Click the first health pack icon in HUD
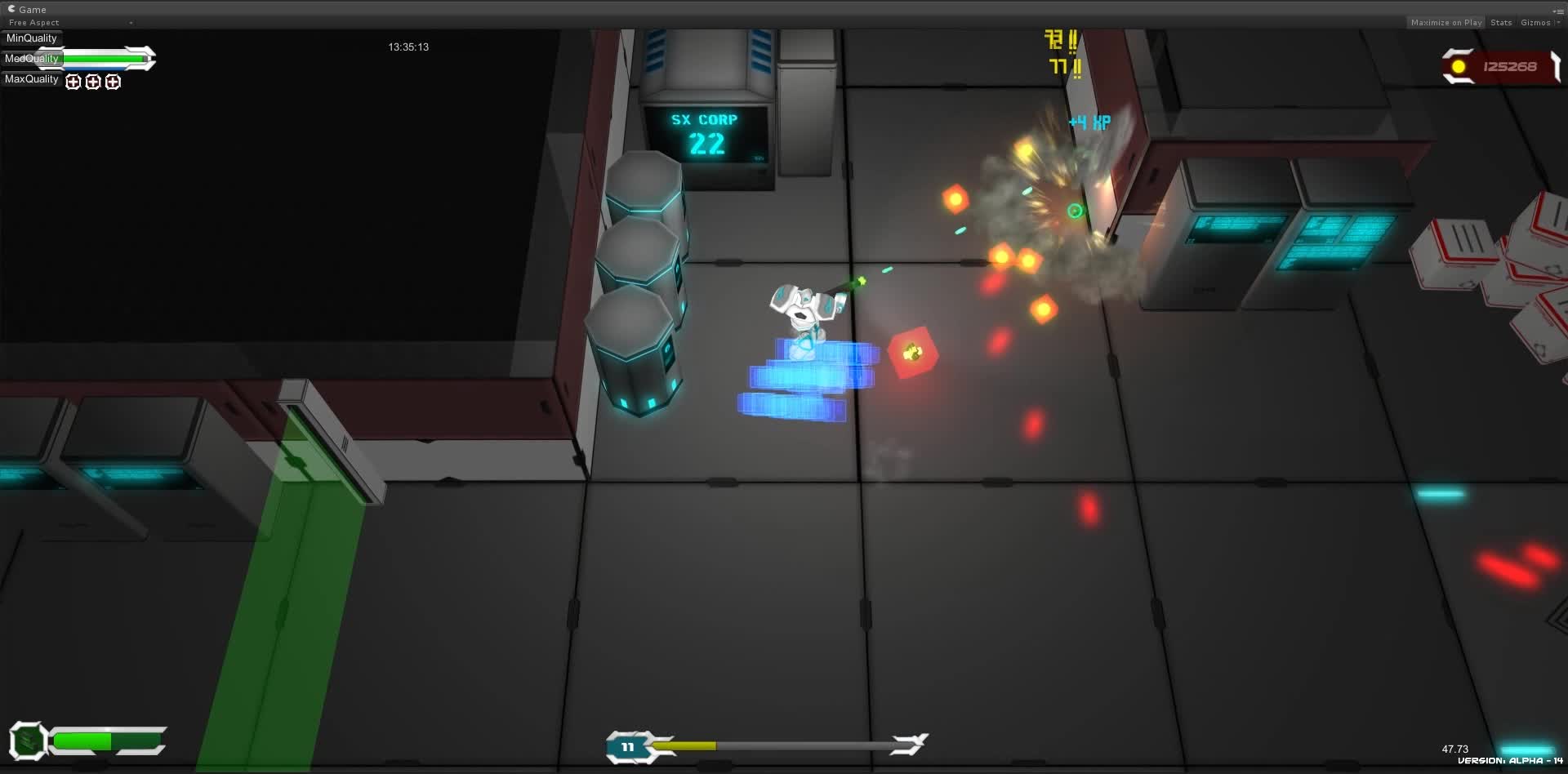This screenshot has width=1568, height=774. click(73, 82)
